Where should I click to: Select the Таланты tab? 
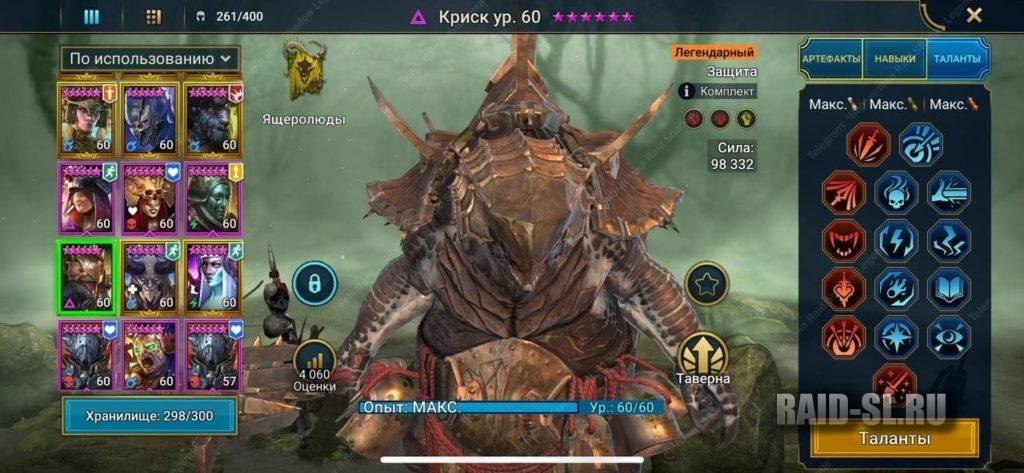point(957,60)
